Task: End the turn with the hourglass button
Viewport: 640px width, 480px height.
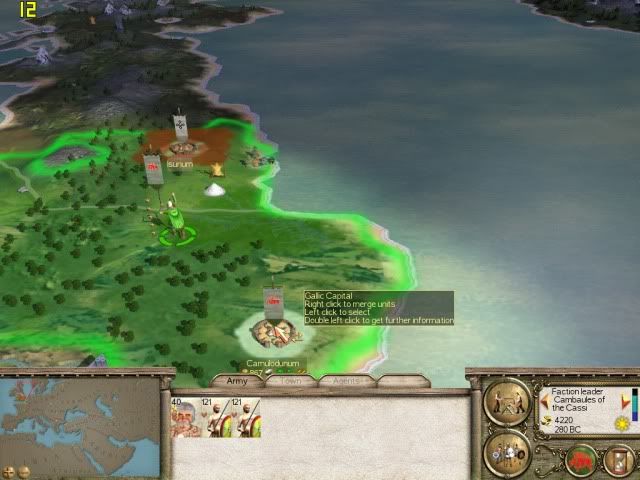Action: coord(620,461)
